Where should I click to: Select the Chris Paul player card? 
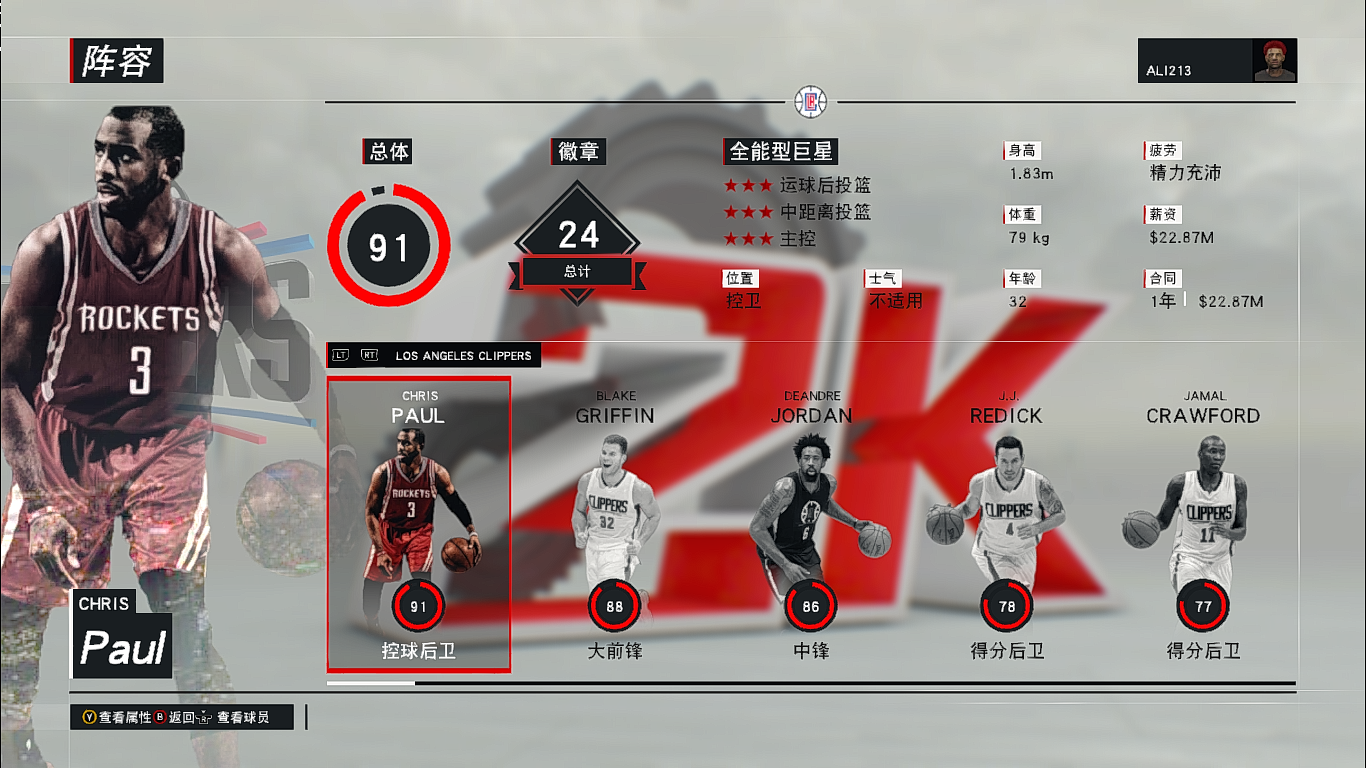coord(419,524)
